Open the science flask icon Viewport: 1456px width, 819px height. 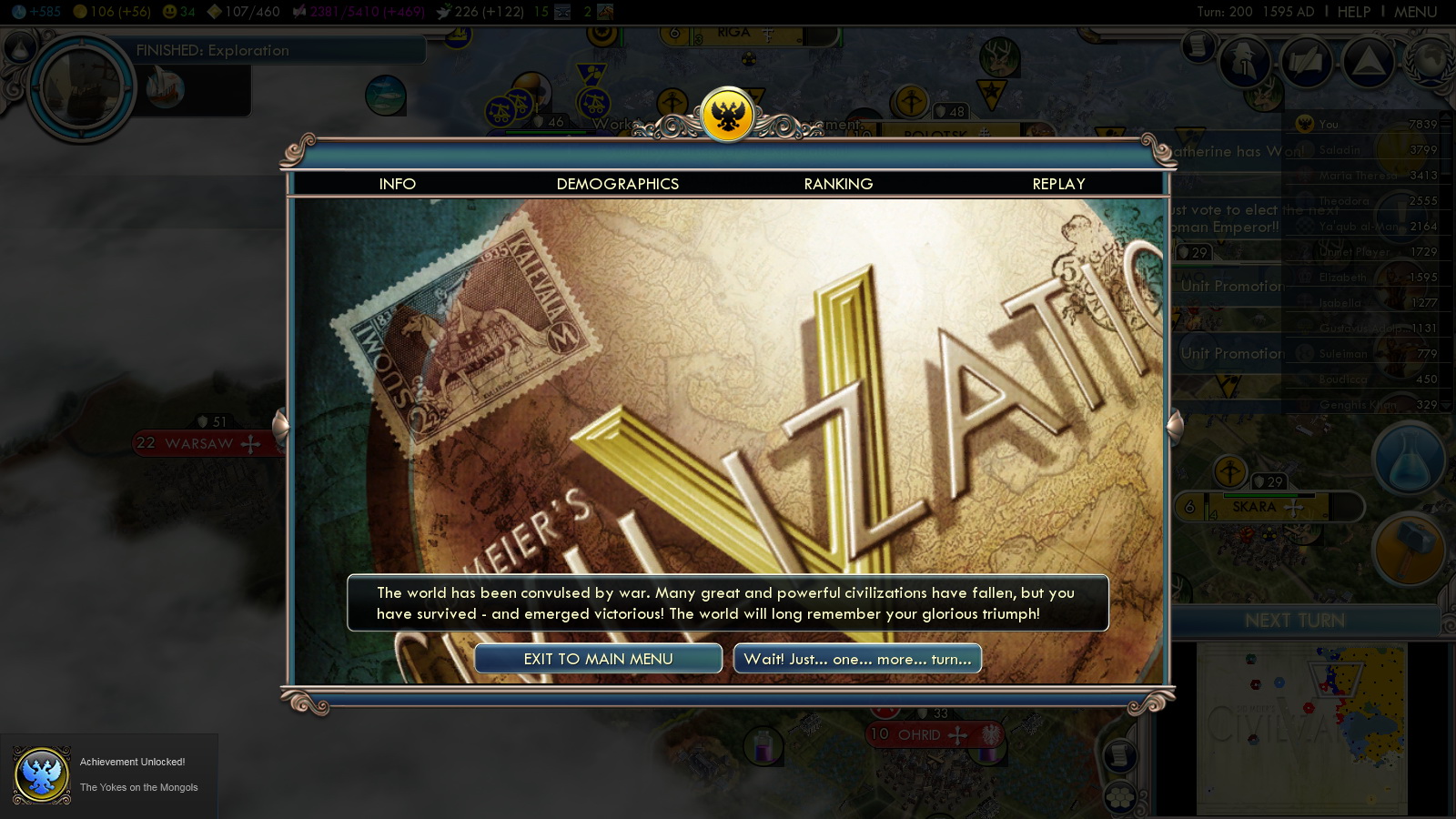[1409, 460]
